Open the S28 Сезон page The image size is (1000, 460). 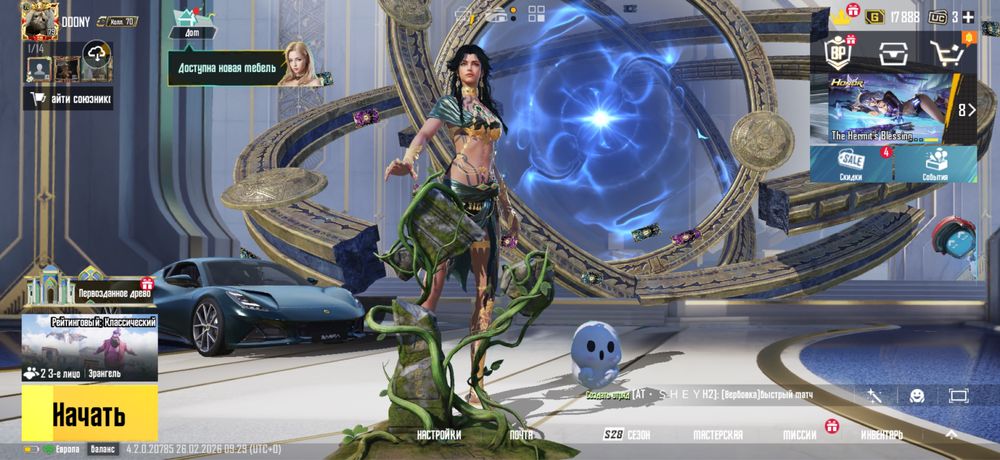[x=627, y=435]
